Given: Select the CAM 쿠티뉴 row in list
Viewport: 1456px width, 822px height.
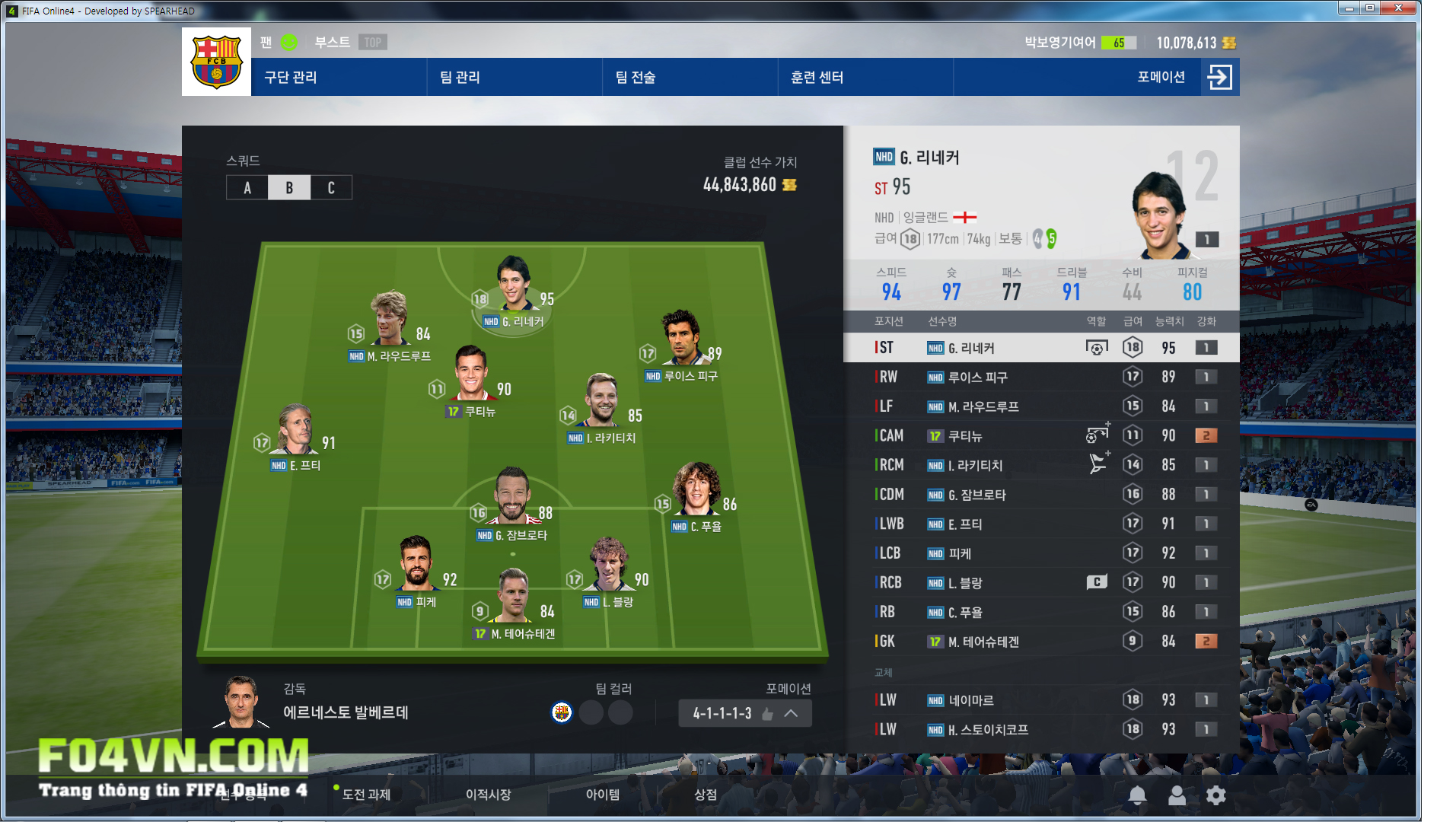Looking at the screenshot, I should click(x=1041, y=435).
